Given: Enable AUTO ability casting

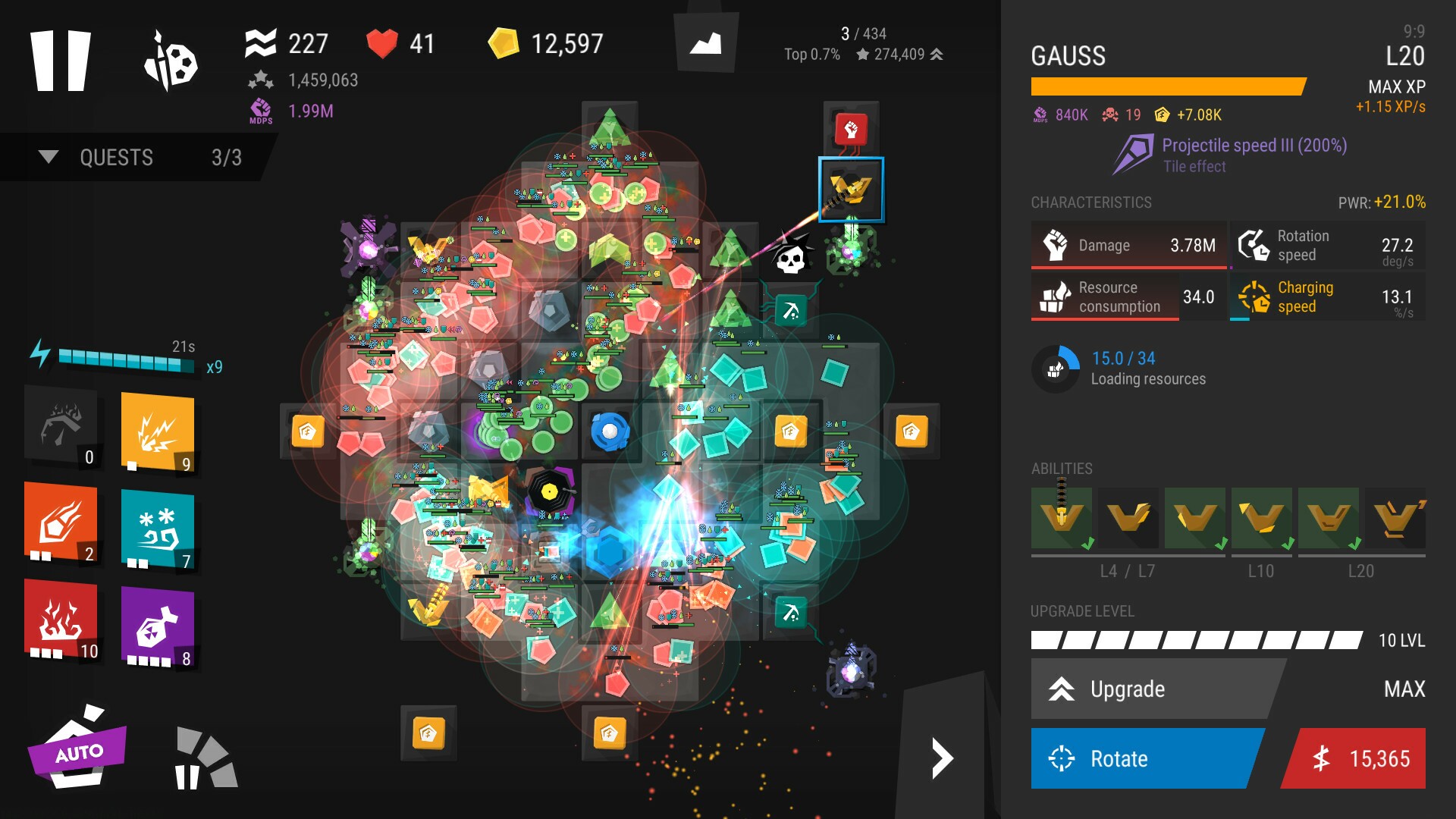Looking at the screenshot, I should 80,753.
